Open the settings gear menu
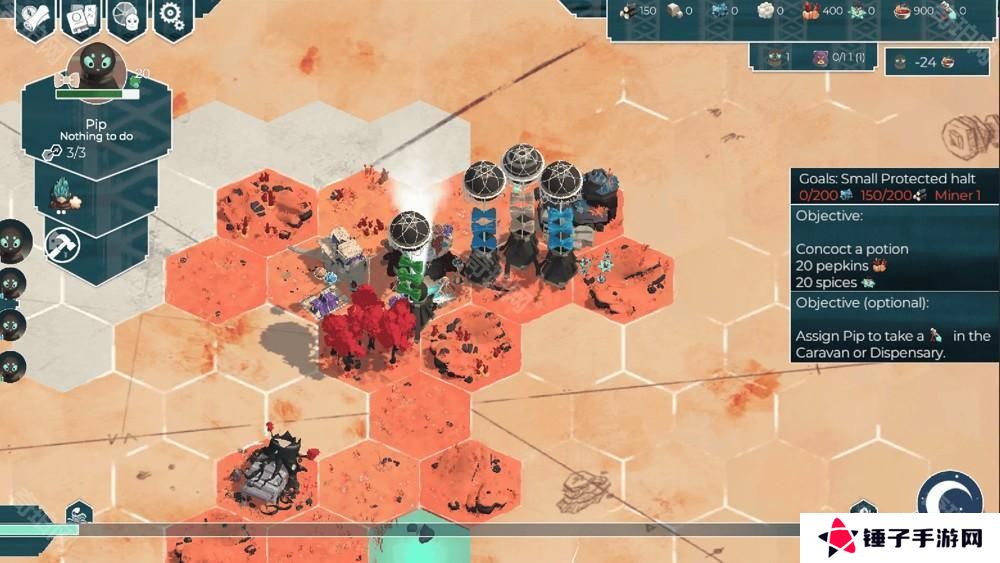1000x563 pixels. (171, 15)
